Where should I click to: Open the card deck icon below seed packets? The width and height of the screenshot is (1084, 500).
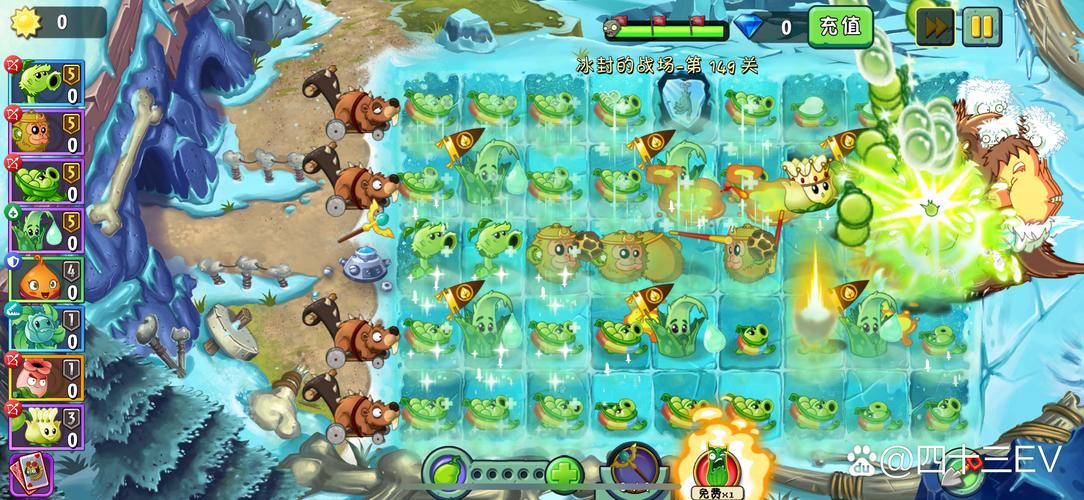tap(35, 475)
